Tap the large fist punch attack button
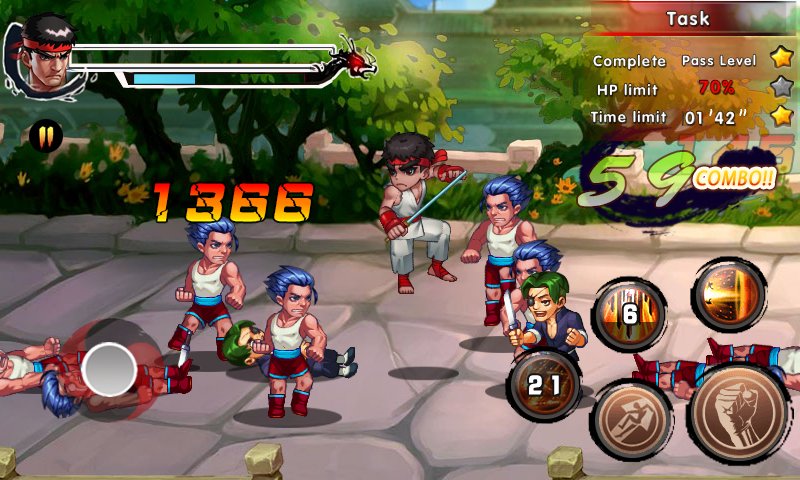This screenshot has height=480, width=800. [740, 412]
